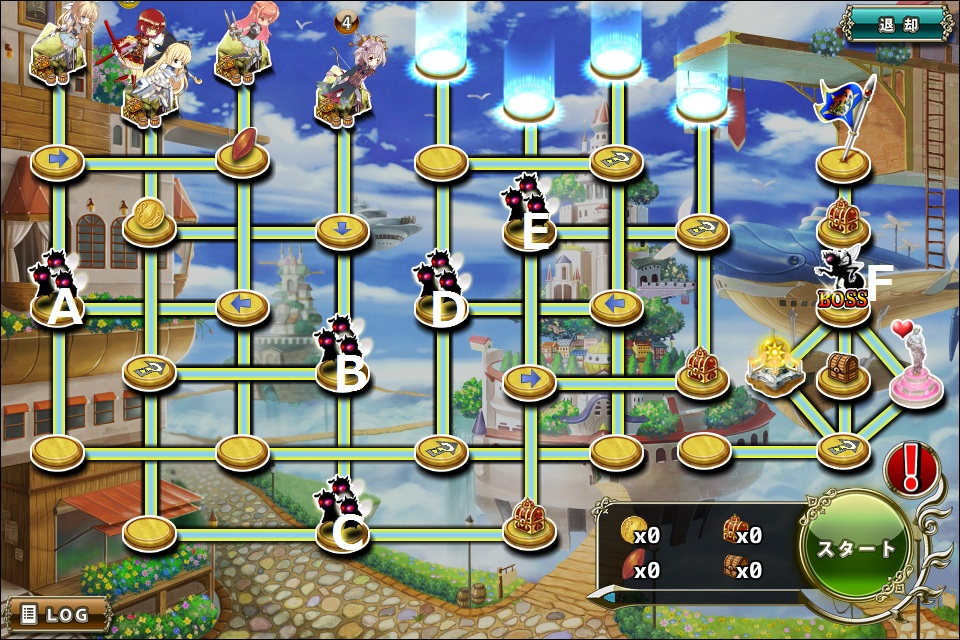
Task: Open the red exclamation mark alert
Action: [x=910, y=467]
